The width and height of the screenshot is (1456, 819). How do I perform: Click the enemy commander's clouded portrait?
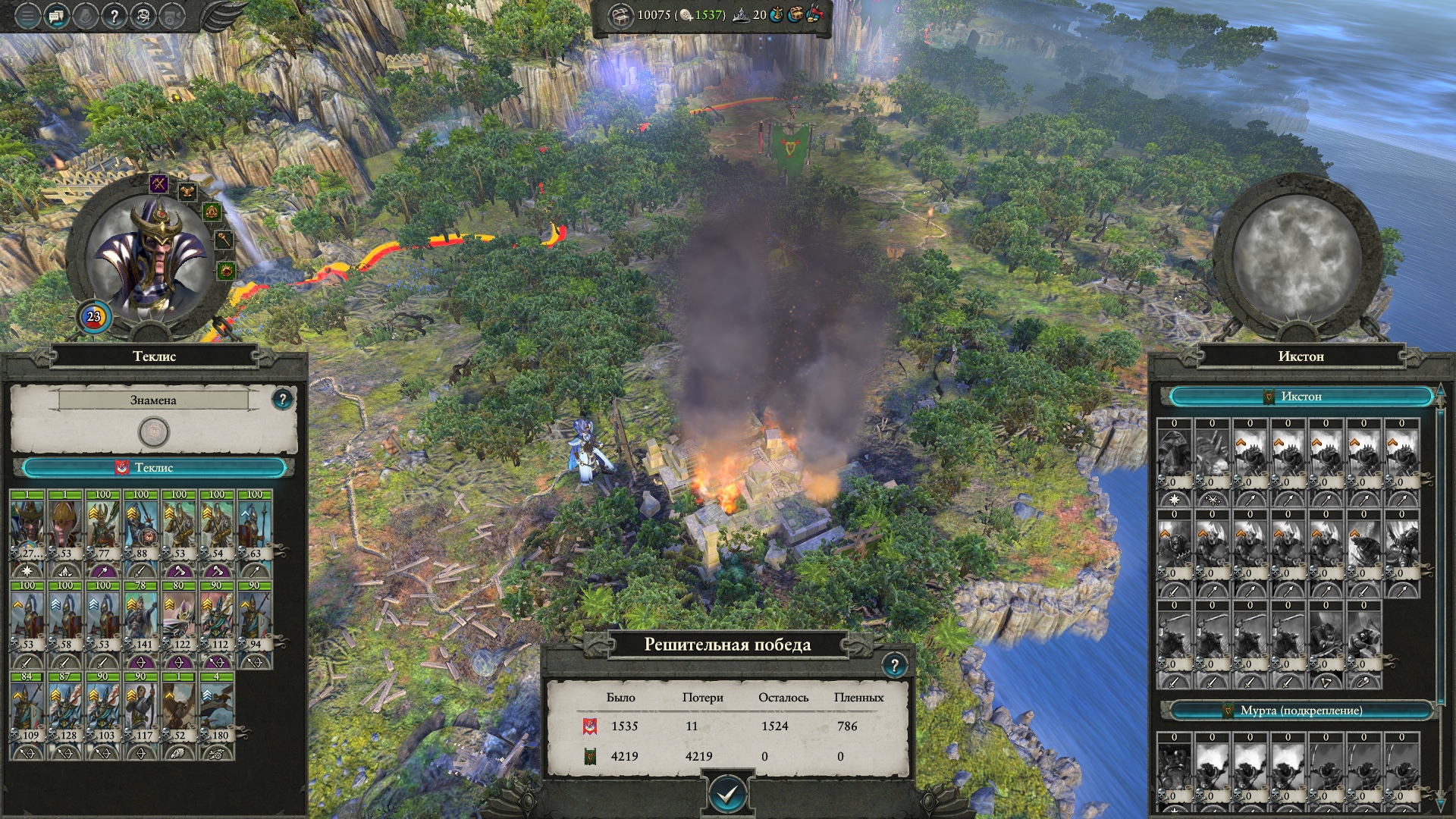point(1297,258)
